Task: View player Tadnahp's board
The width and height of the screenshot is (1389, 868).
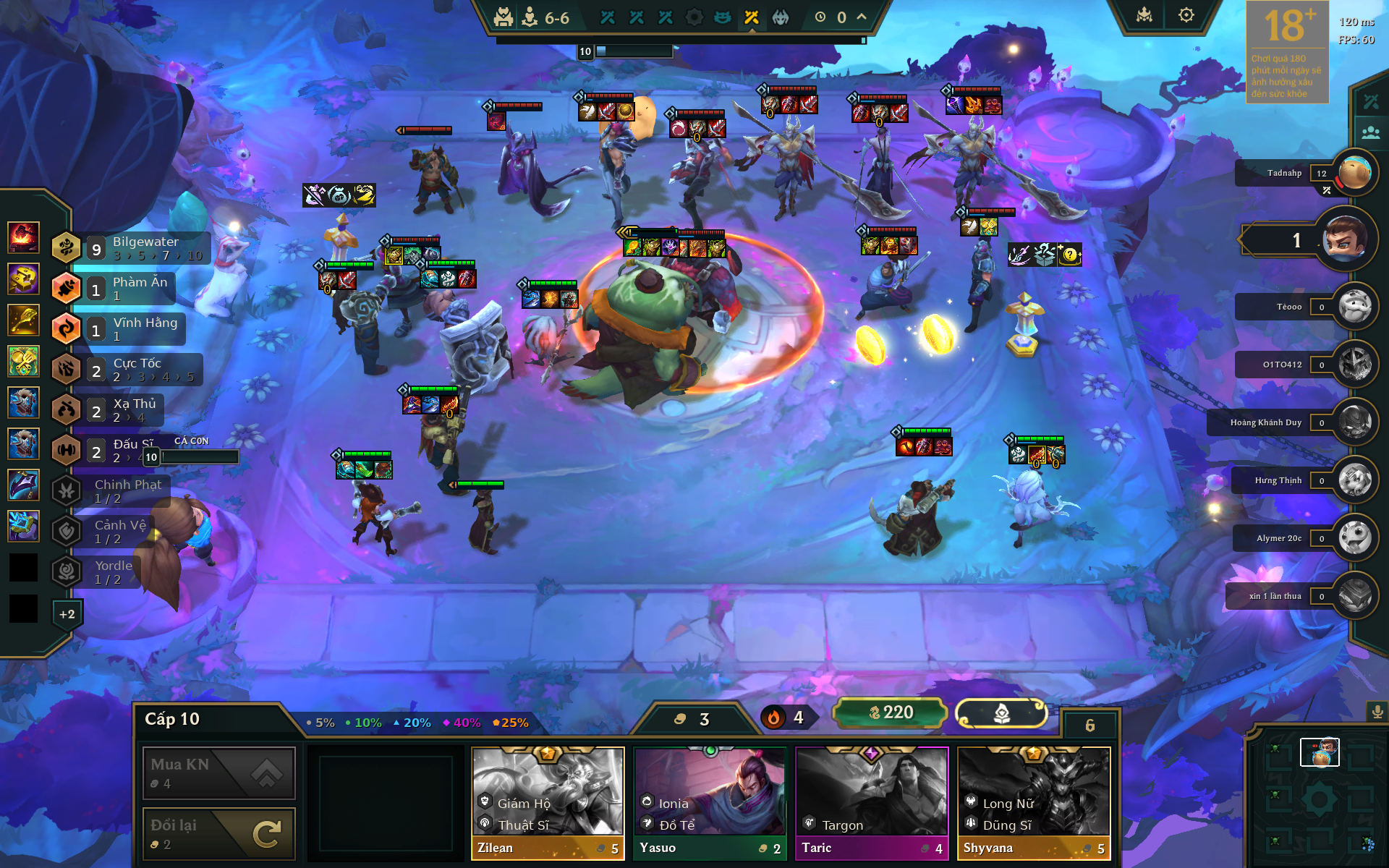Action: (1355, 173)
